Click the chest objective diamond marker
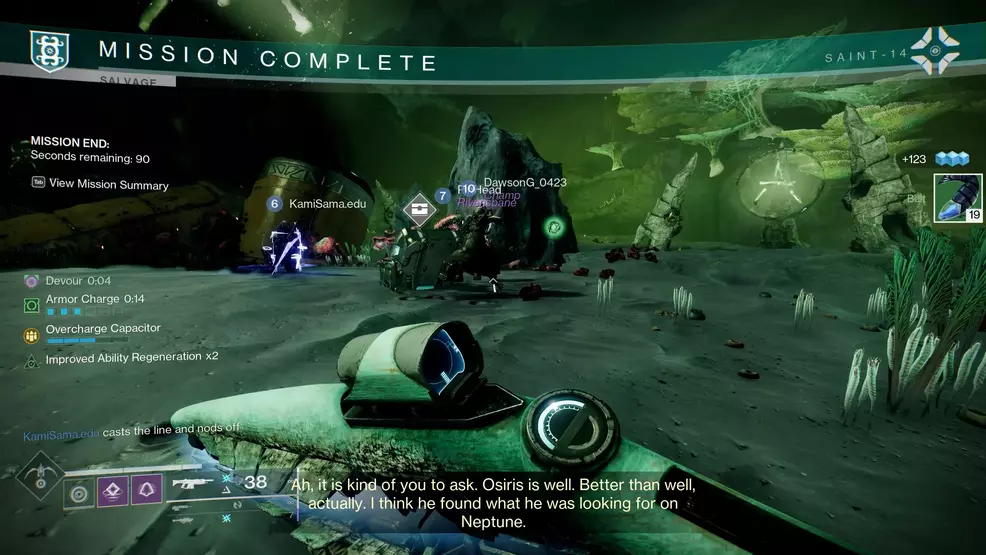 [x=416, y=207]
